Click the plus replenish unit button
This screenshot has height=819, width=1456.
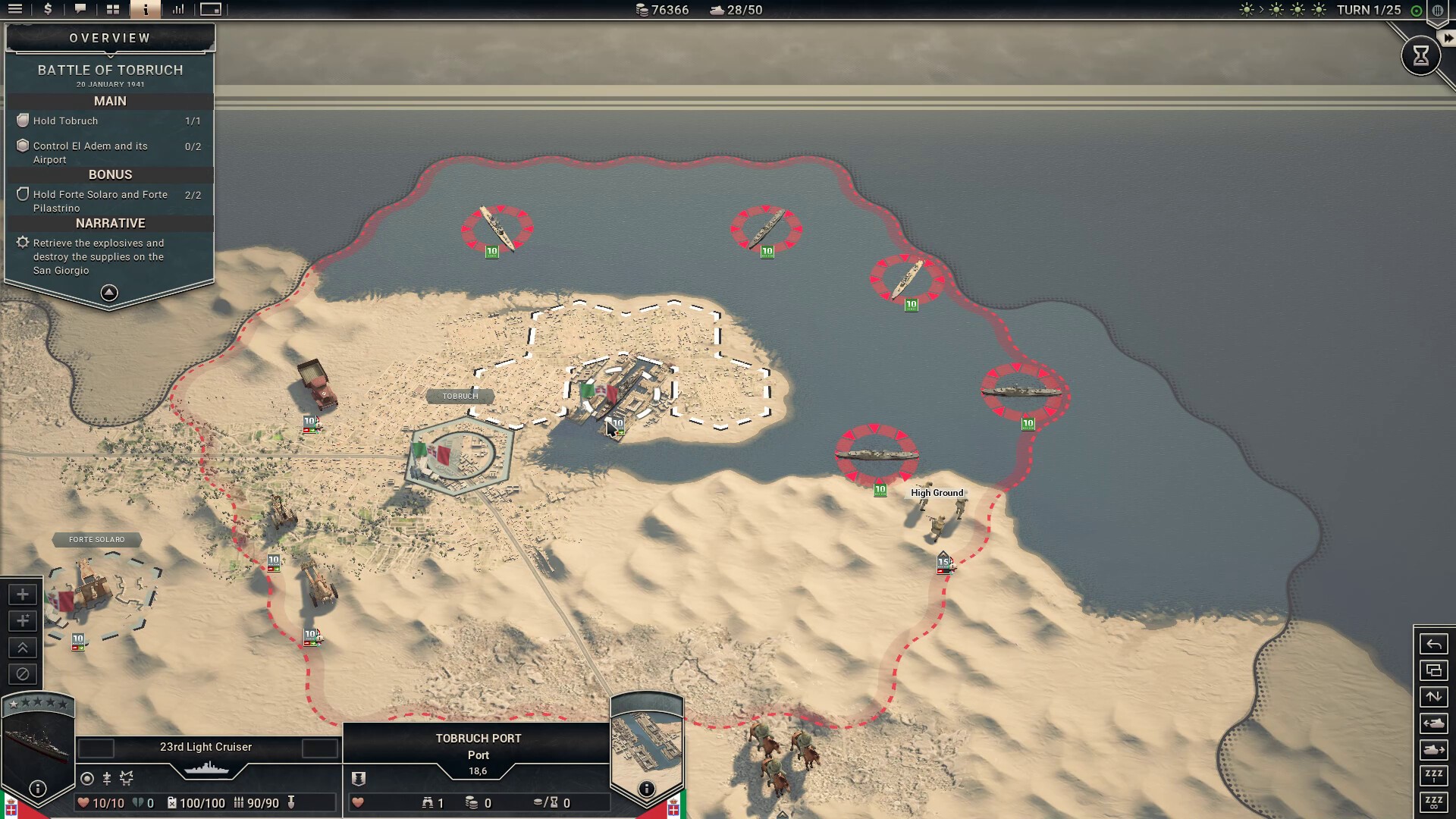click(x=23, y=595)
